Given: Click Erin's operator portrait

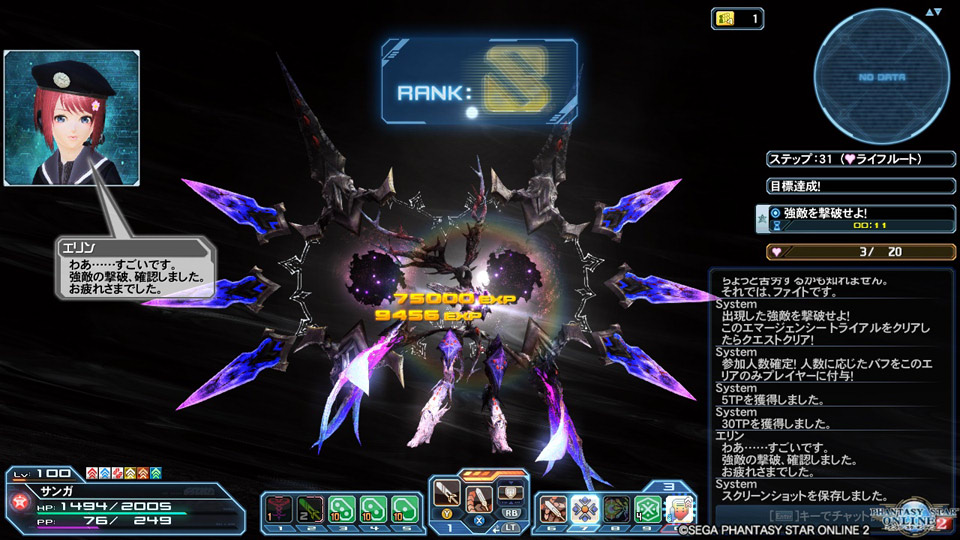Looking at the screenshot, I should [x=71, y=118].
